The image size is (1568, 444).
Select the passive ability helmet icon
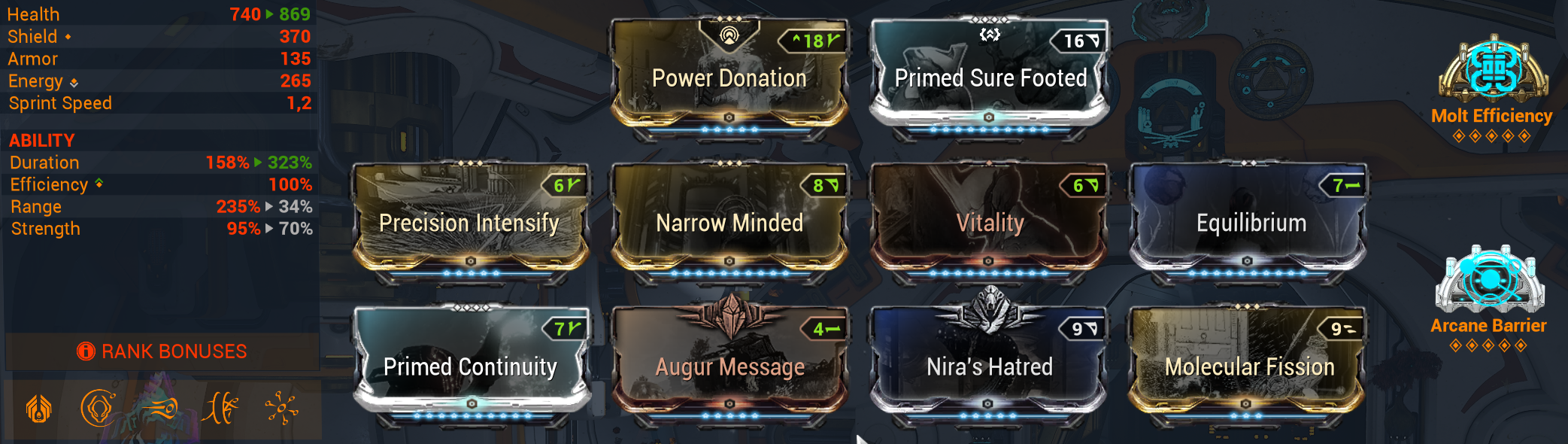pyautogui.click(x=39, y=409)
